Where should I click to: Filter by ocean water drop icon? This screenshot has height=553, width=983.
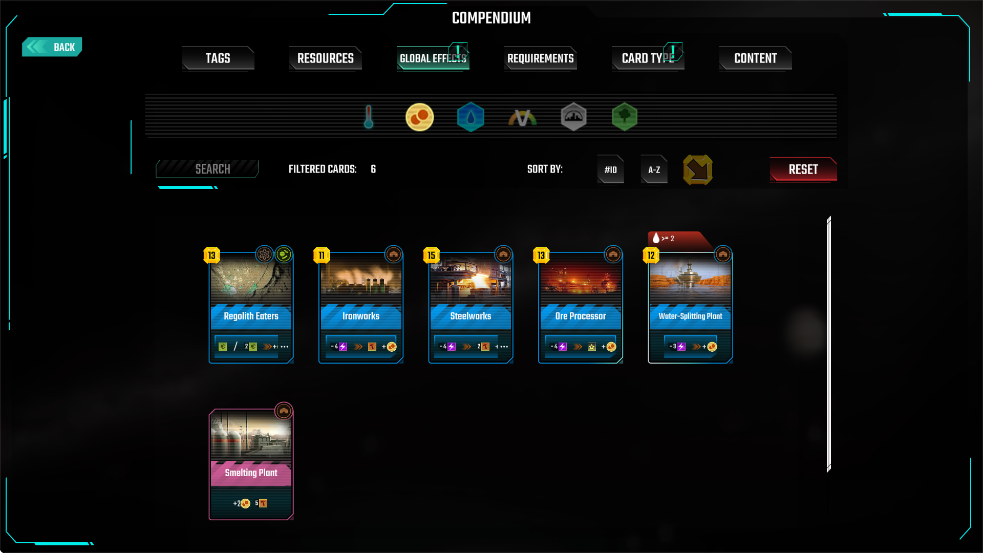pos(471,118)
